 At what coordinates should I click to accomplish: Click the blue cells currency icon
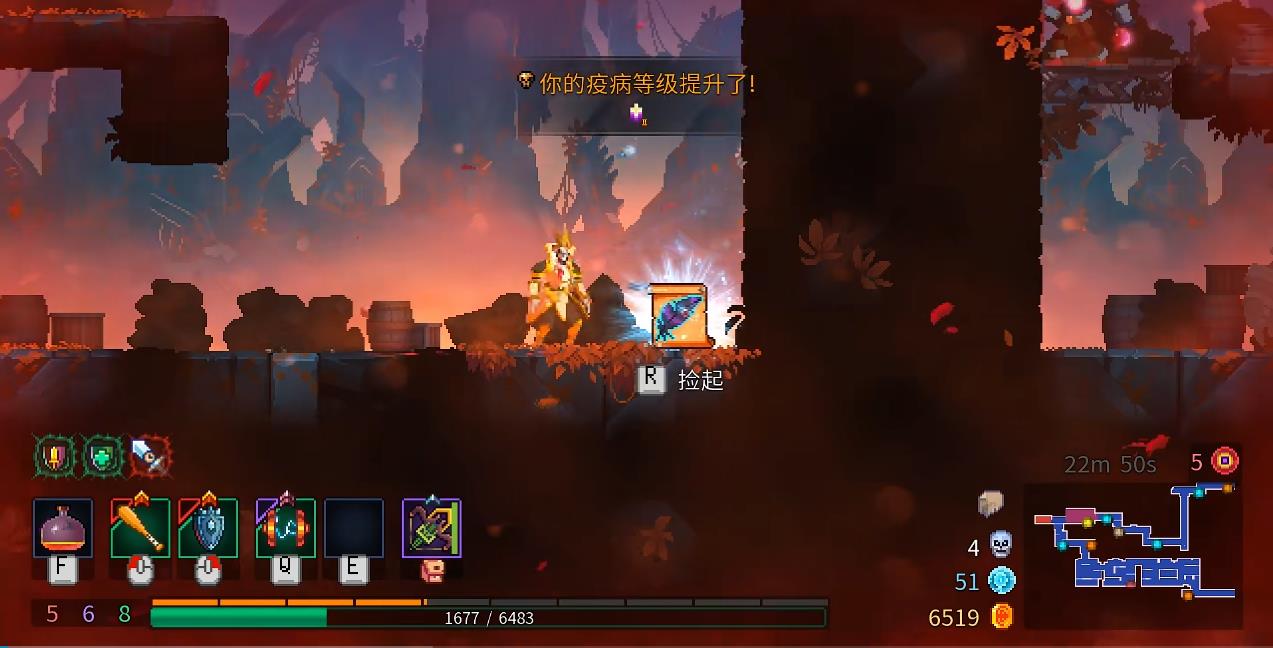[x=1001, y=580]
